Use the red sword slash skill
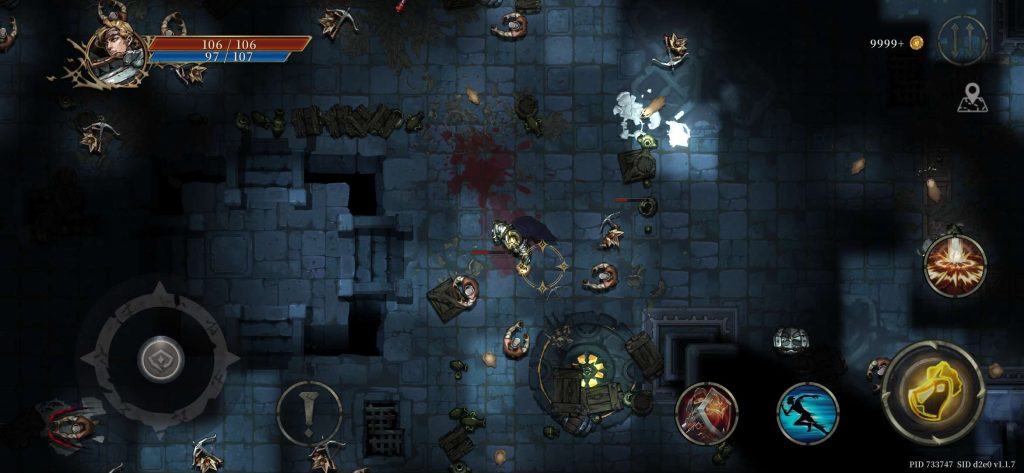 (x=708, y=412)
